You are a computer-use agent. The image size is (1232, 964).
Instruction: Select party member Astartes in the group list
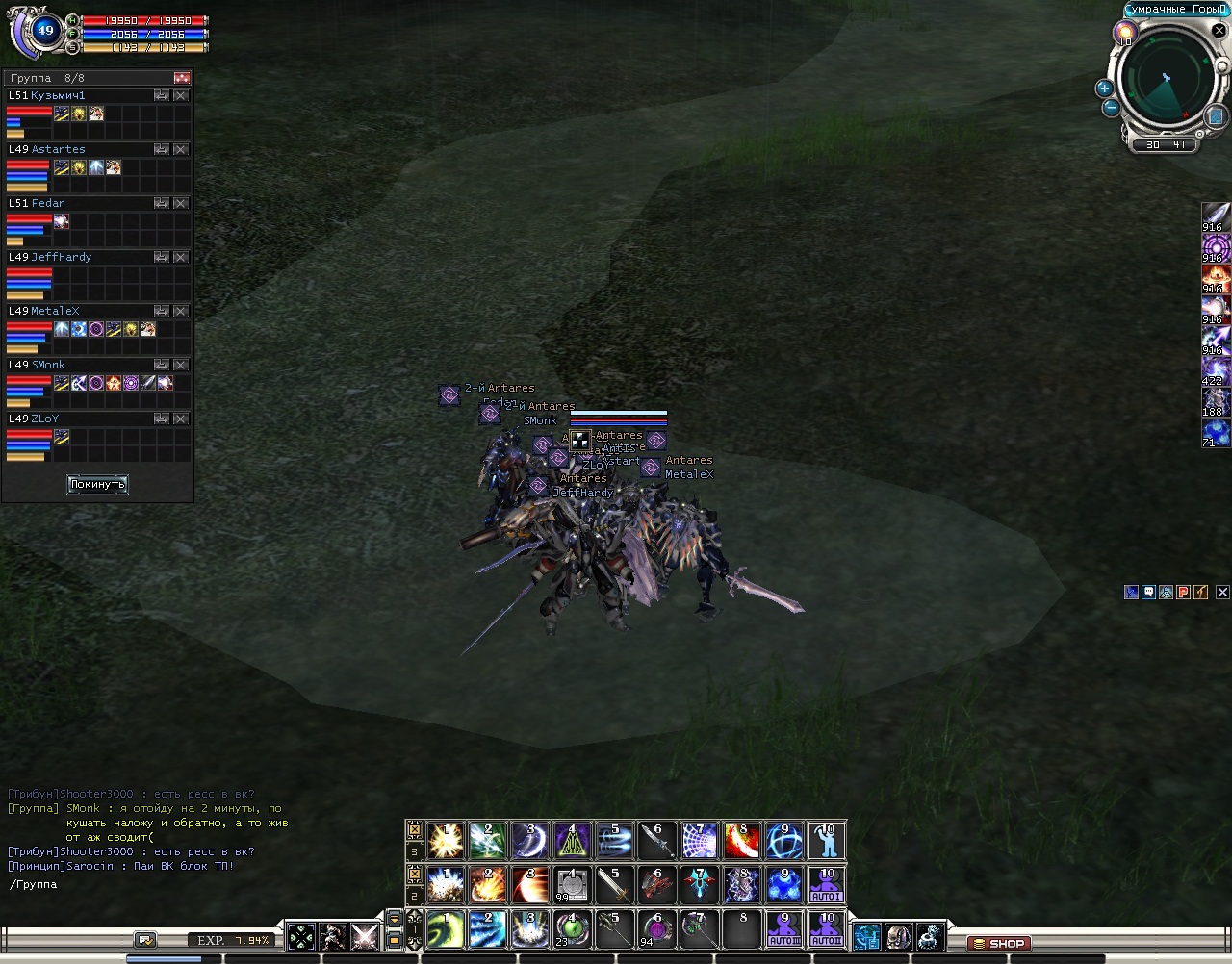coord(58,150)
